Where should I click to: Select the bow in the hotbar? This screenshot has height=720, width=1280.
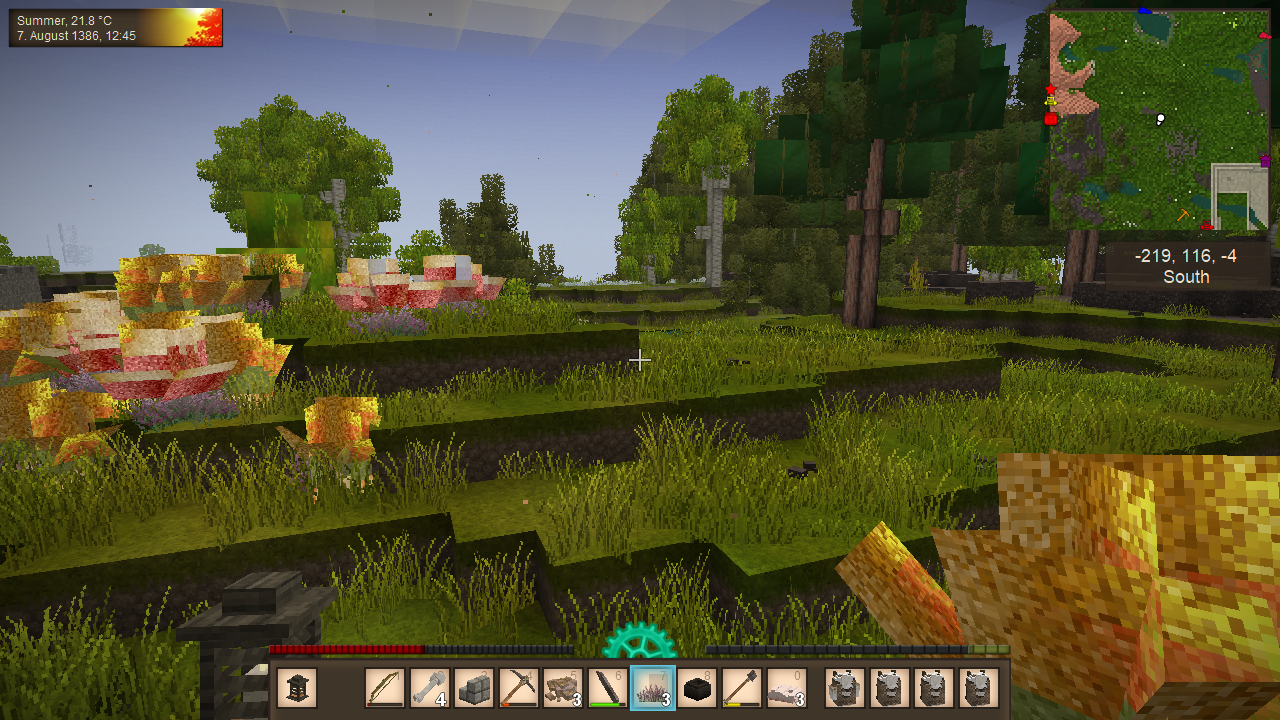click(x=385, y=688)
